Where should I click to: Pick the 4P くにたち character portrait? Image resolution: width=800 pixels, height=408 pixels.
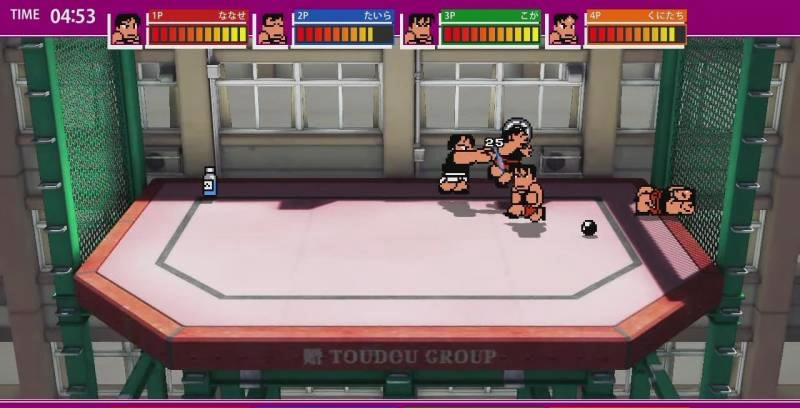tap(565, 30)
